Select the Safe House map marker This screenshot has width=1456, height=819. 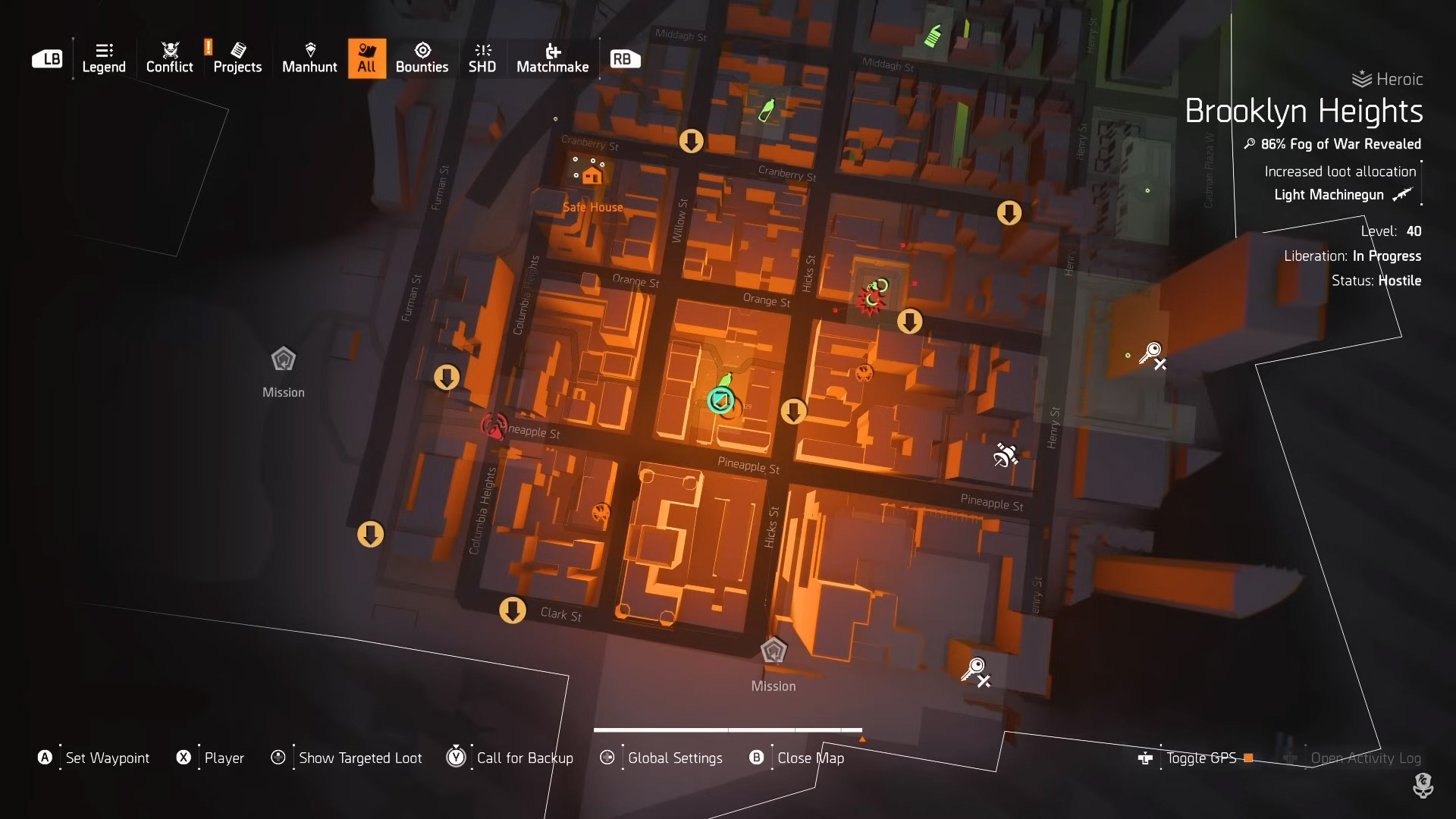[591, 177]
